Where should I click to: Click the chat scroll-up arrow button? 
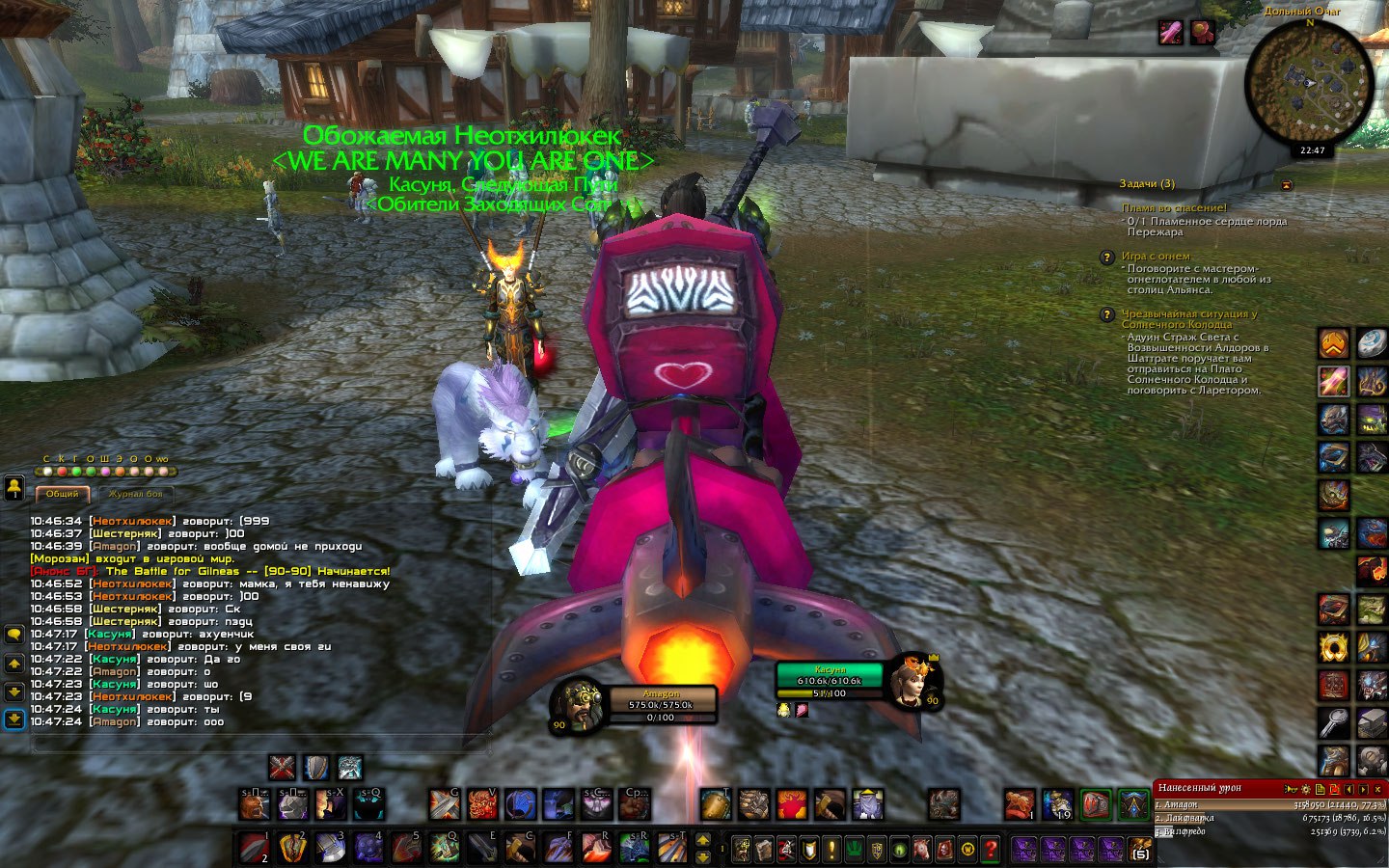pyautogui.click(x=14, y=665)
